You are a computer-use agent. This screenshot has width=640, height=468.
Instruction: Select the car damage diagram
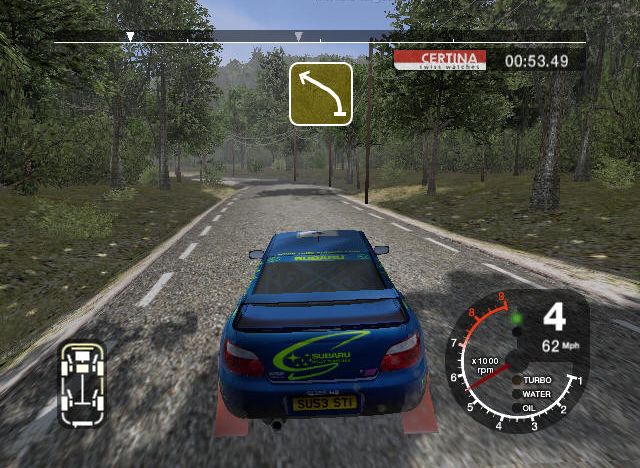coord(82,383)
